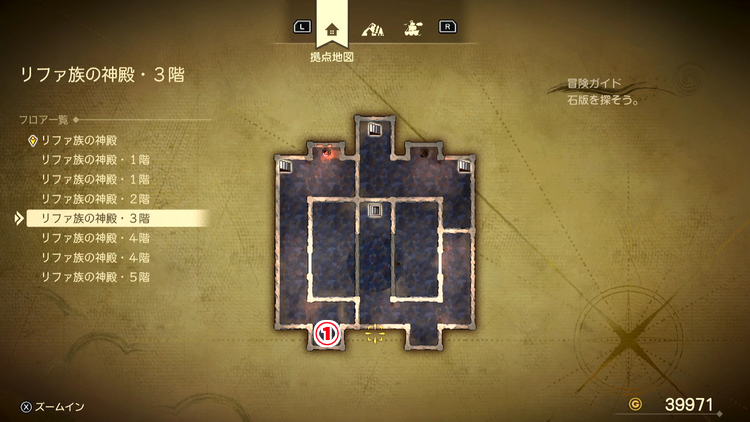Select the highlighted リファ族の神殿・3階 row
The height and width of the screenshot is (422, 750).
[95, 217]
